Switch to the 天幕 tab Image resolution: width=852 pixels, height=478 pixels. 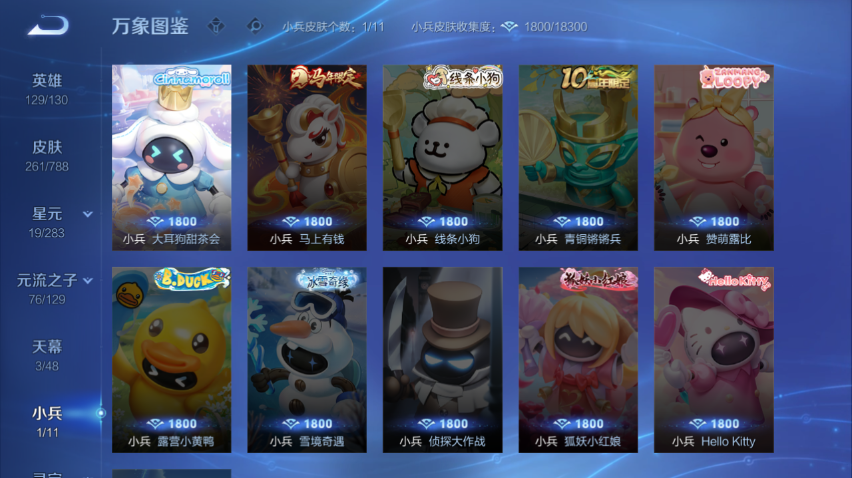(47, 354)
